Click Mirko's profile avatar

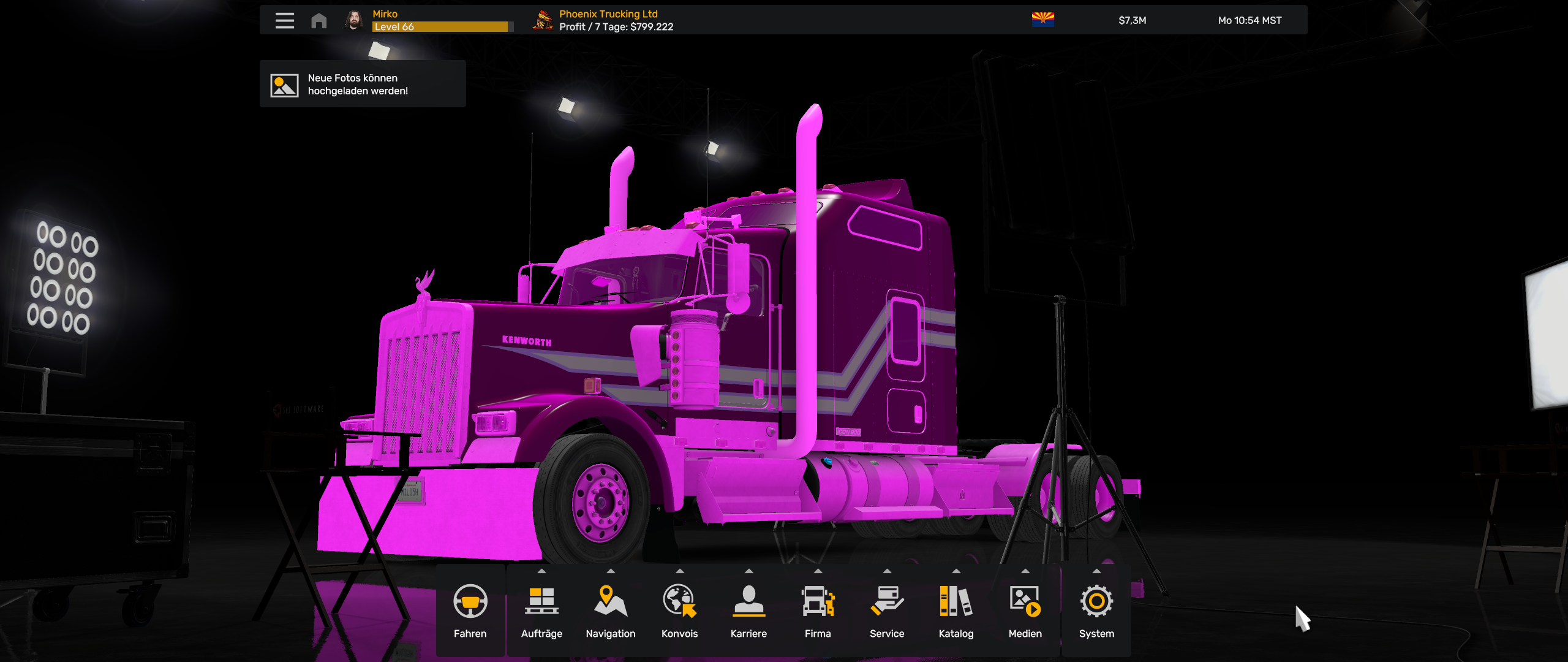(354, 19)
